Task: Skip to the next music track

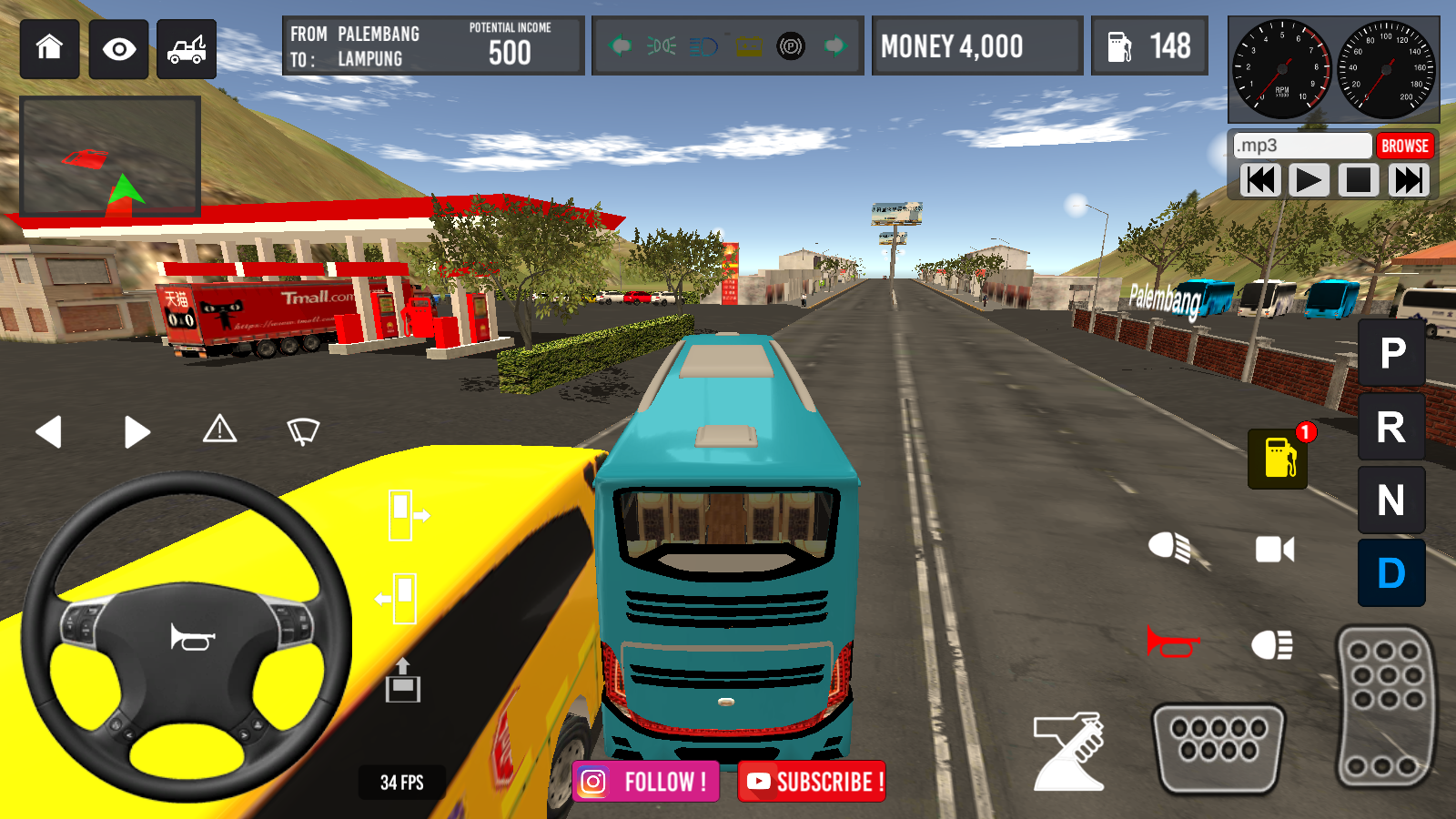Action: tap(1408, 180)
